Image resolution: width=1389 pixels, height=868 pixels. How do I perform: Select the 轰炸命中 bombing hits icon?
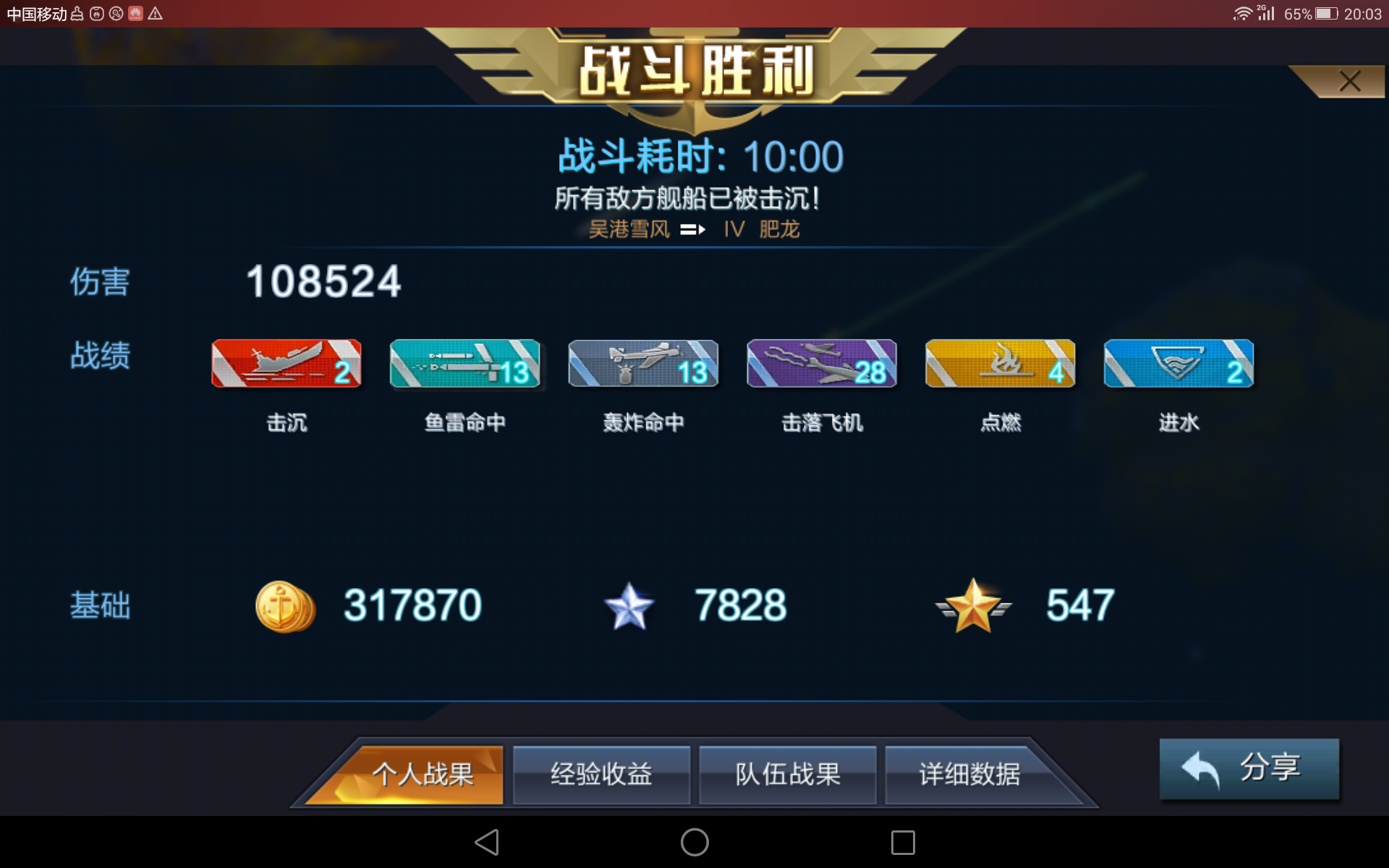(x=642, y=364)
